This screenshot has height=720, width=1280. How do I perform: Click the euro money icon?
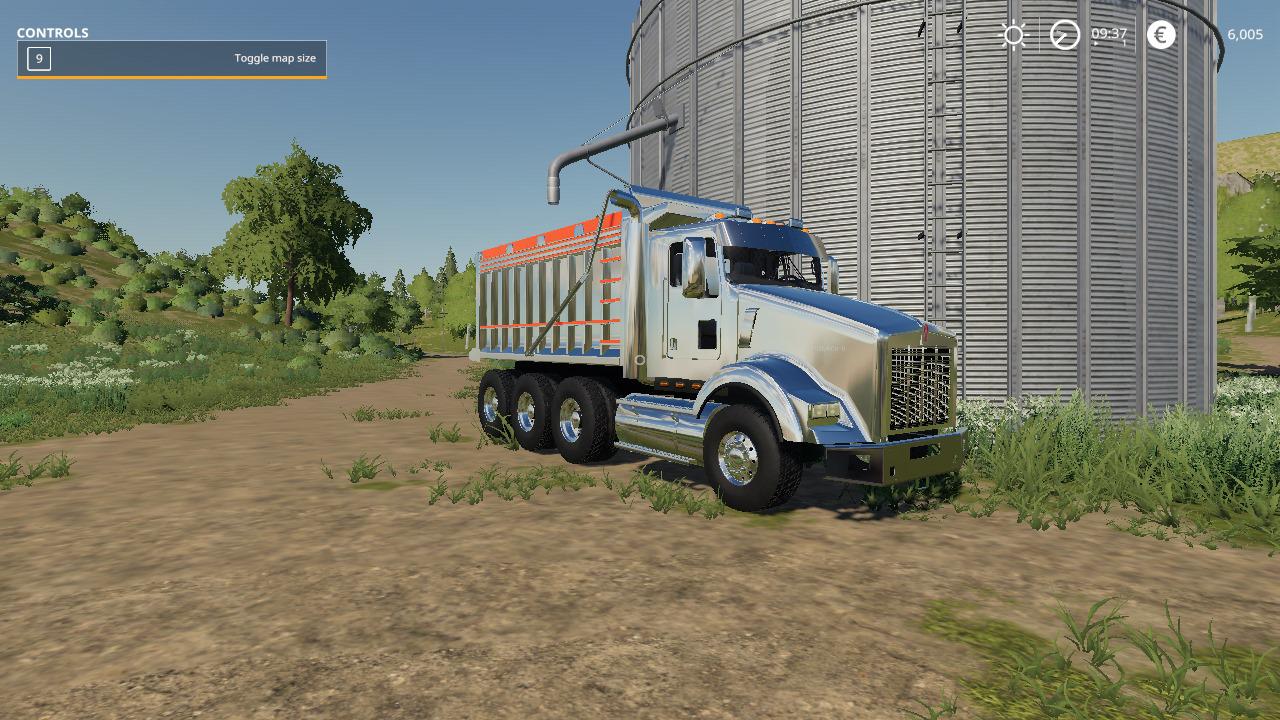(1161, 36)
